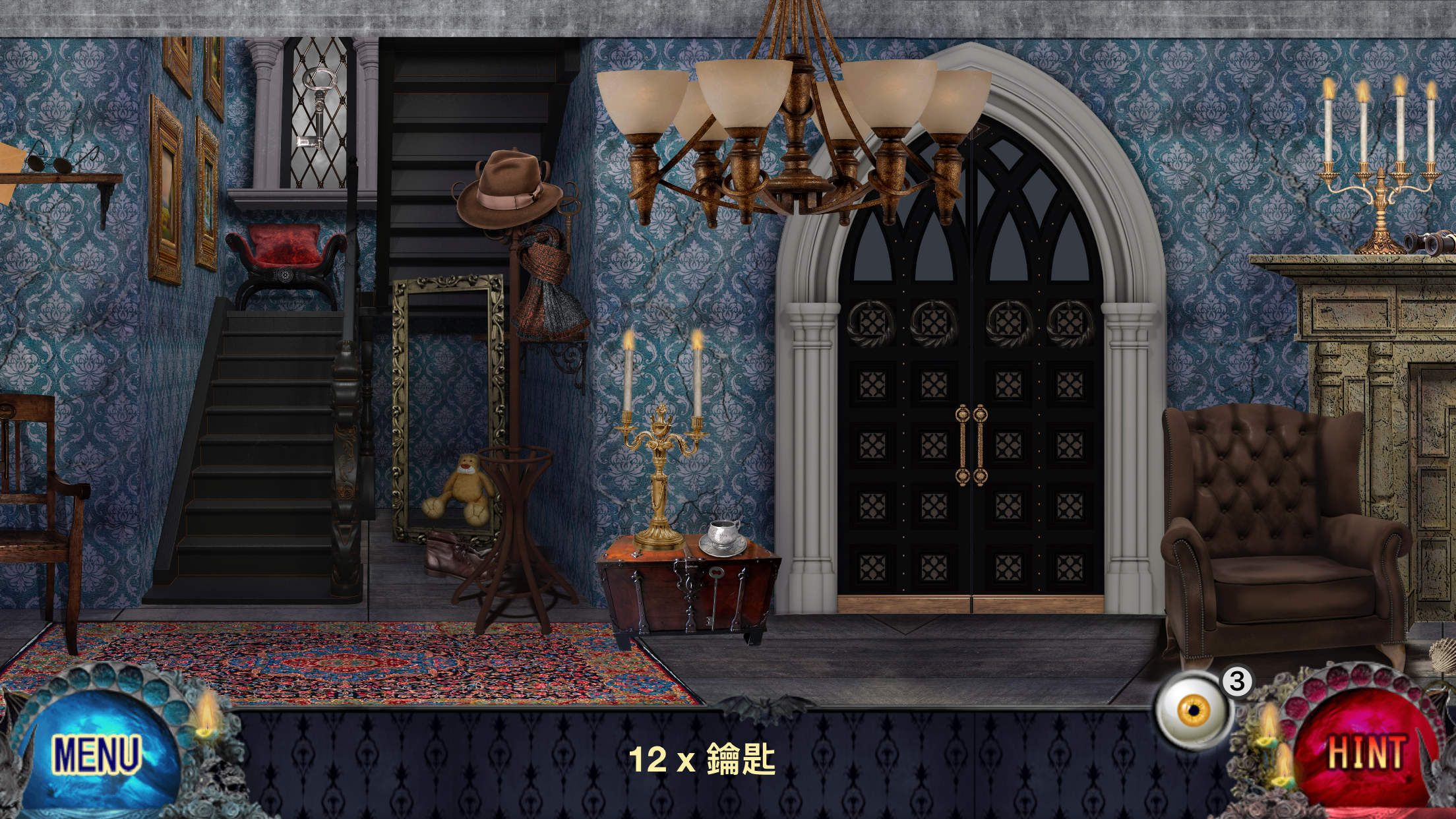Click the round spectacles on the wooden shelf
Viewport: 1456px width, 819px height.
(49, 162)
